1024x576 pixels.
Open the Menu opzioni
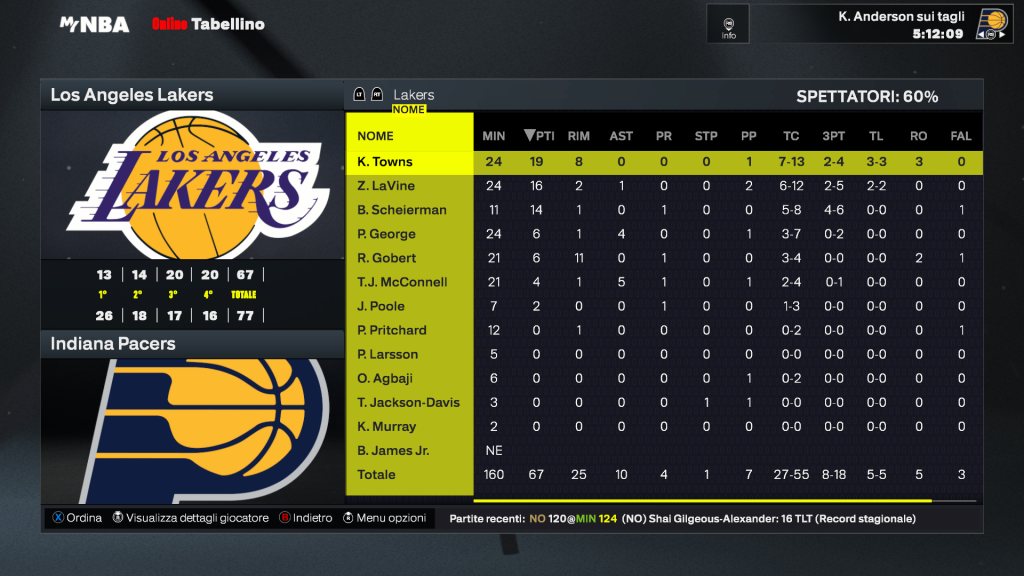pos(385,518)
